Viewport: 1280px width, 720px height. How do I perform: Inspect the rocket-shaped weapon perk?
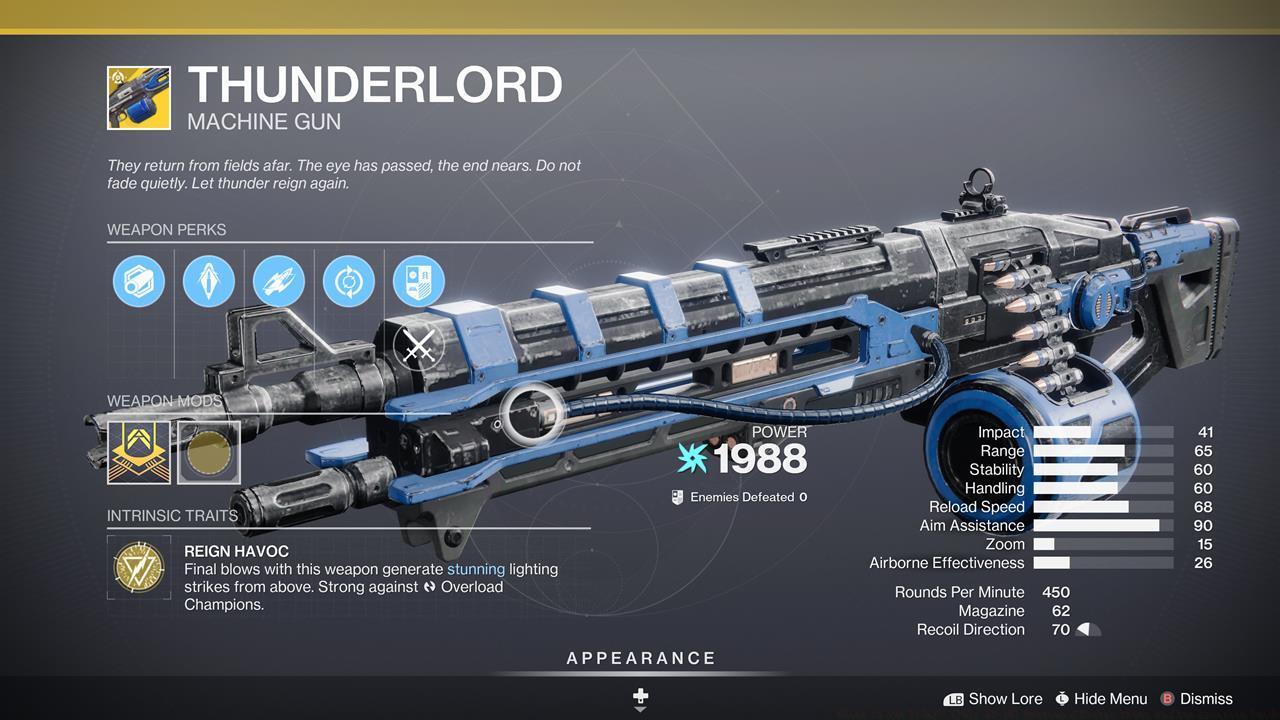click(x=278, y=281)
